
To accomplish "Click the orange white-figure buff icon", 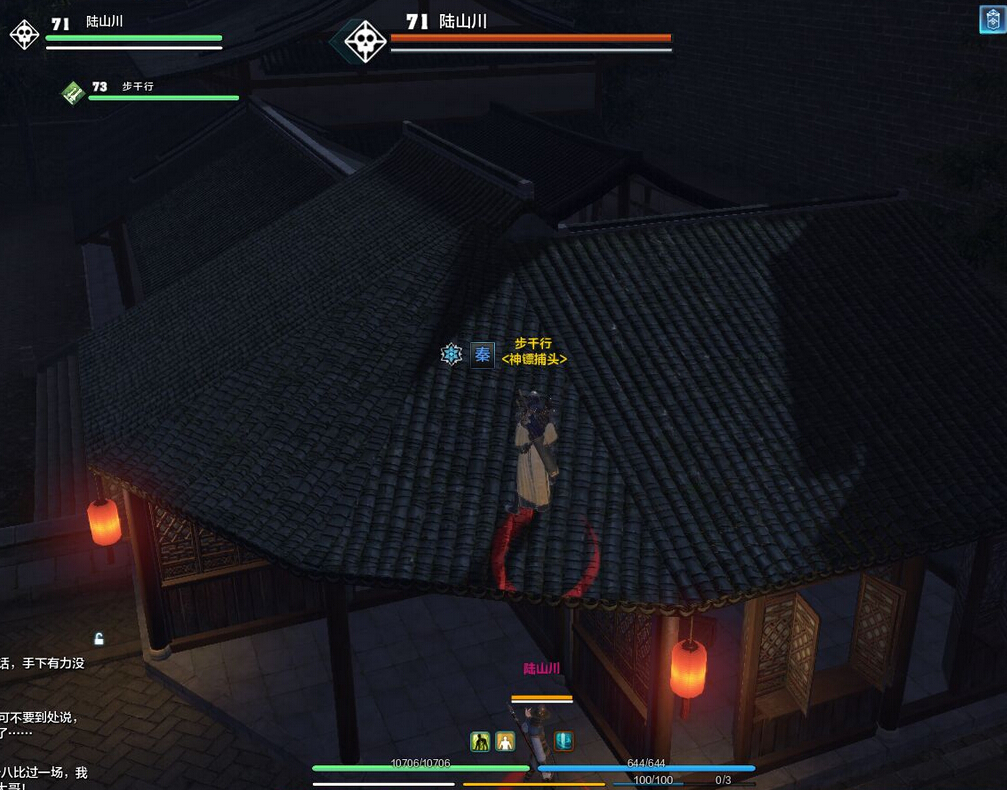I will (x=505, y=741).
